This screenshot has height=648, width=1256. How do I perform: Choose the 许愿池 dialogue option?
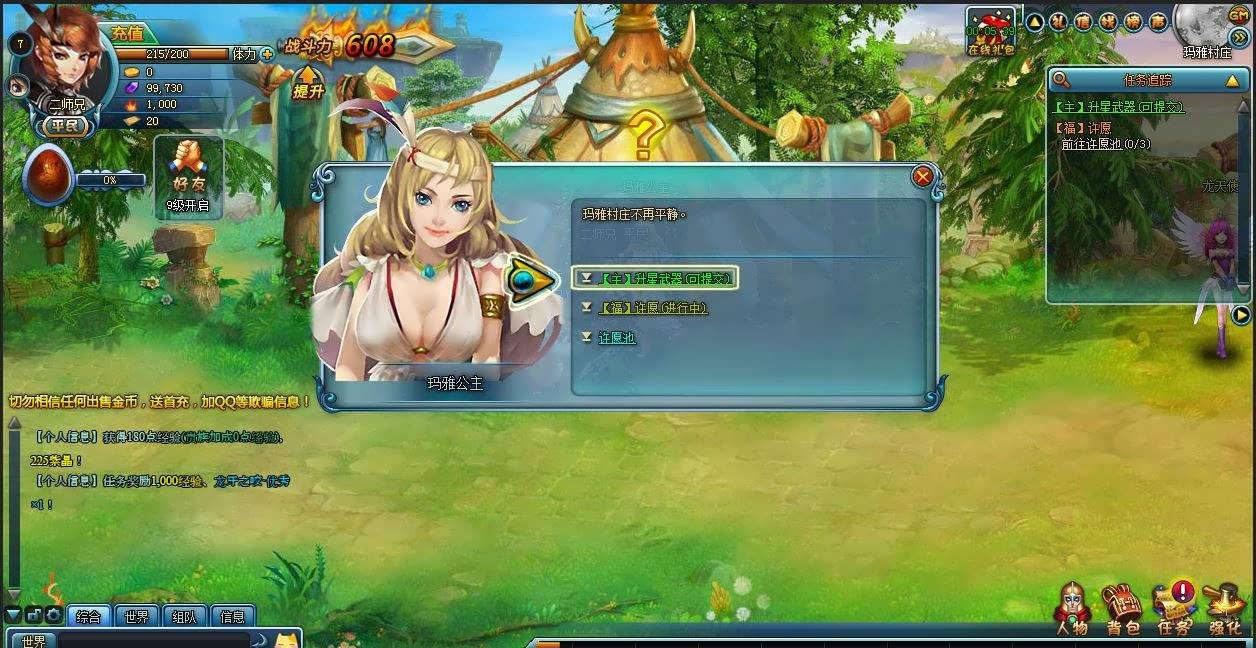[x=617, y=338]
